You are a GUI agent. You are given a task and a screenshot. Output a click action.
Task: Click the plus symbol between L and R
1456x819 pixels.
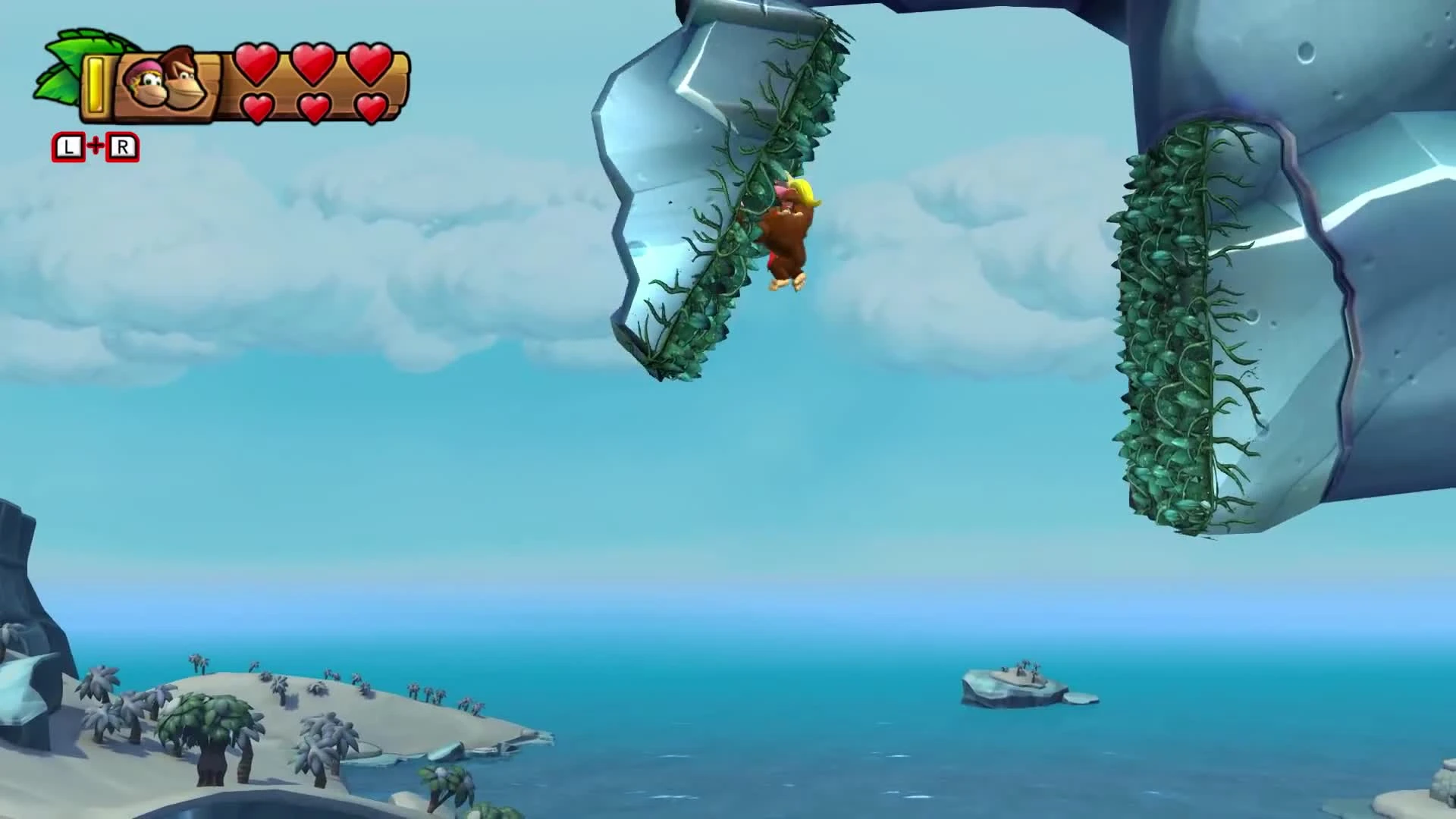[x=96, y=147]
